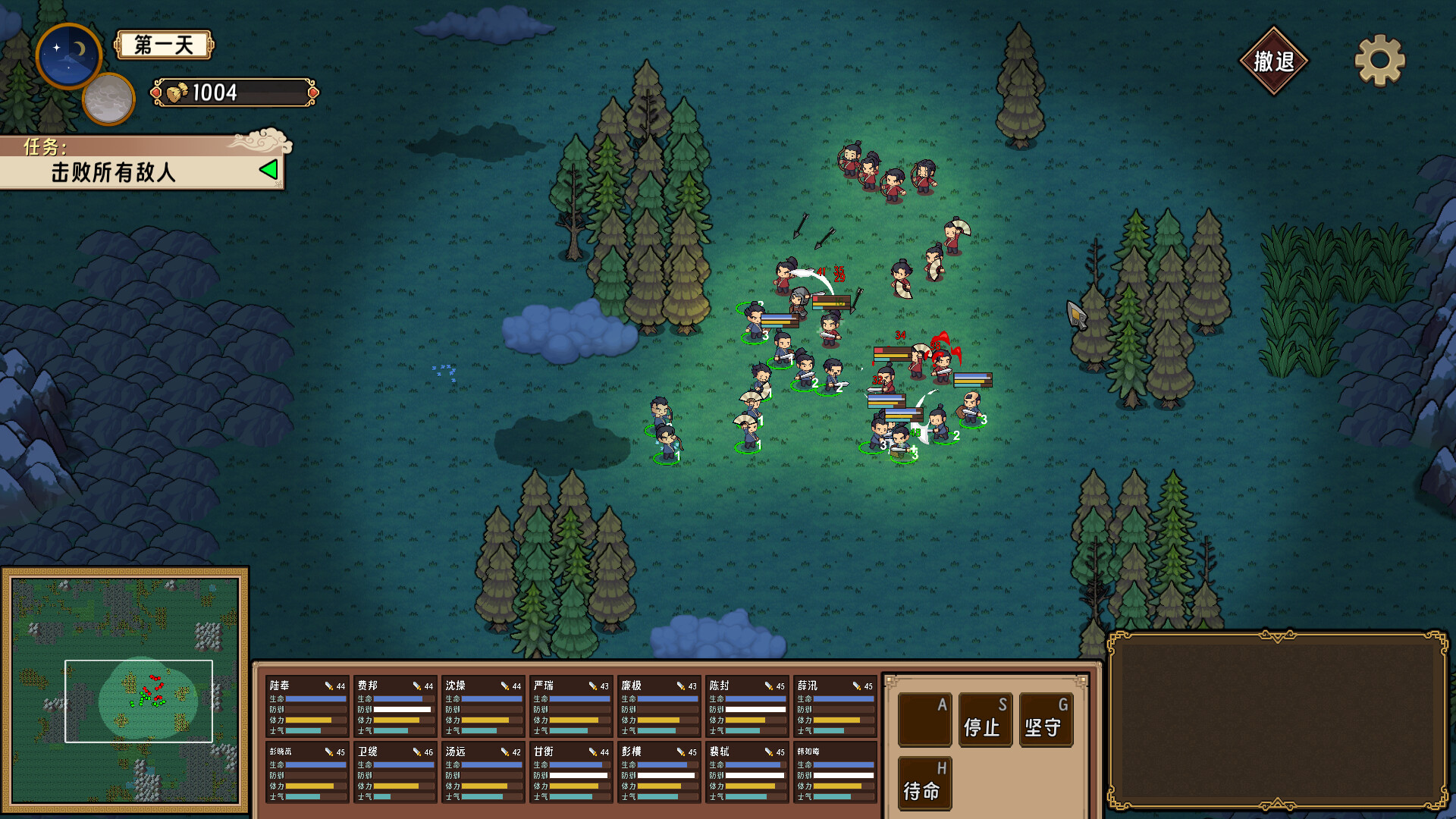This screenshot has height=819, width=1456.
Task: Click the night moon time indicator
Action: click(69, 55)
